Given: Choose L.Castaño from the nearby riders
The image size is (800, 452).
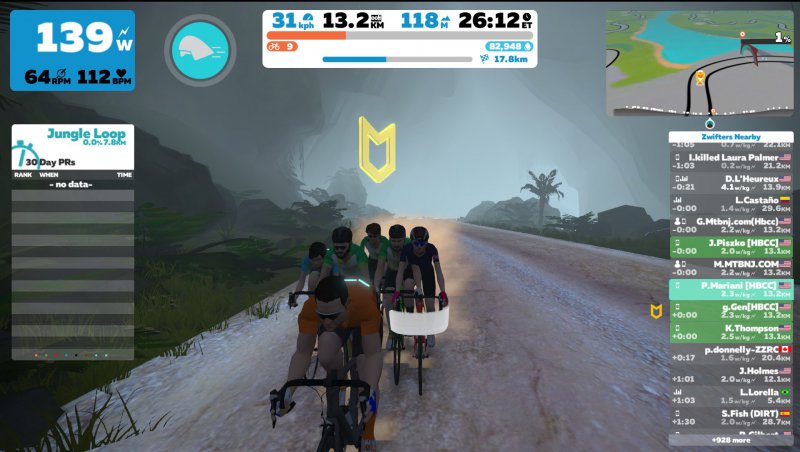Looking at the screenshot, I should tap(731, 204).
